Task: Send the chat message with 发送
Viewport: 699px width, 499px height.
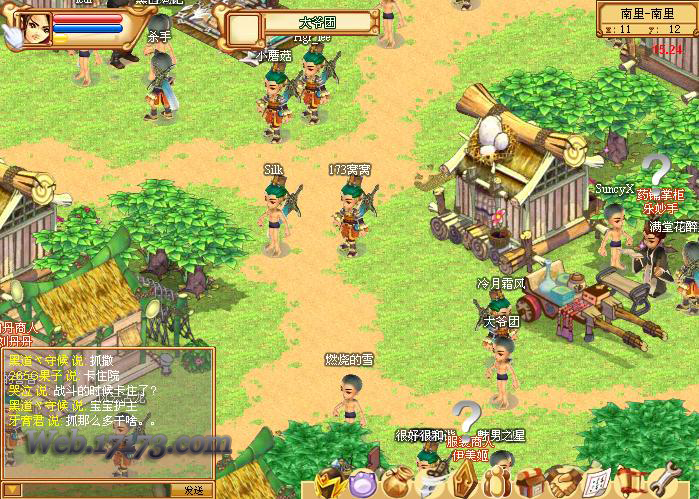Action: (193, 490)
